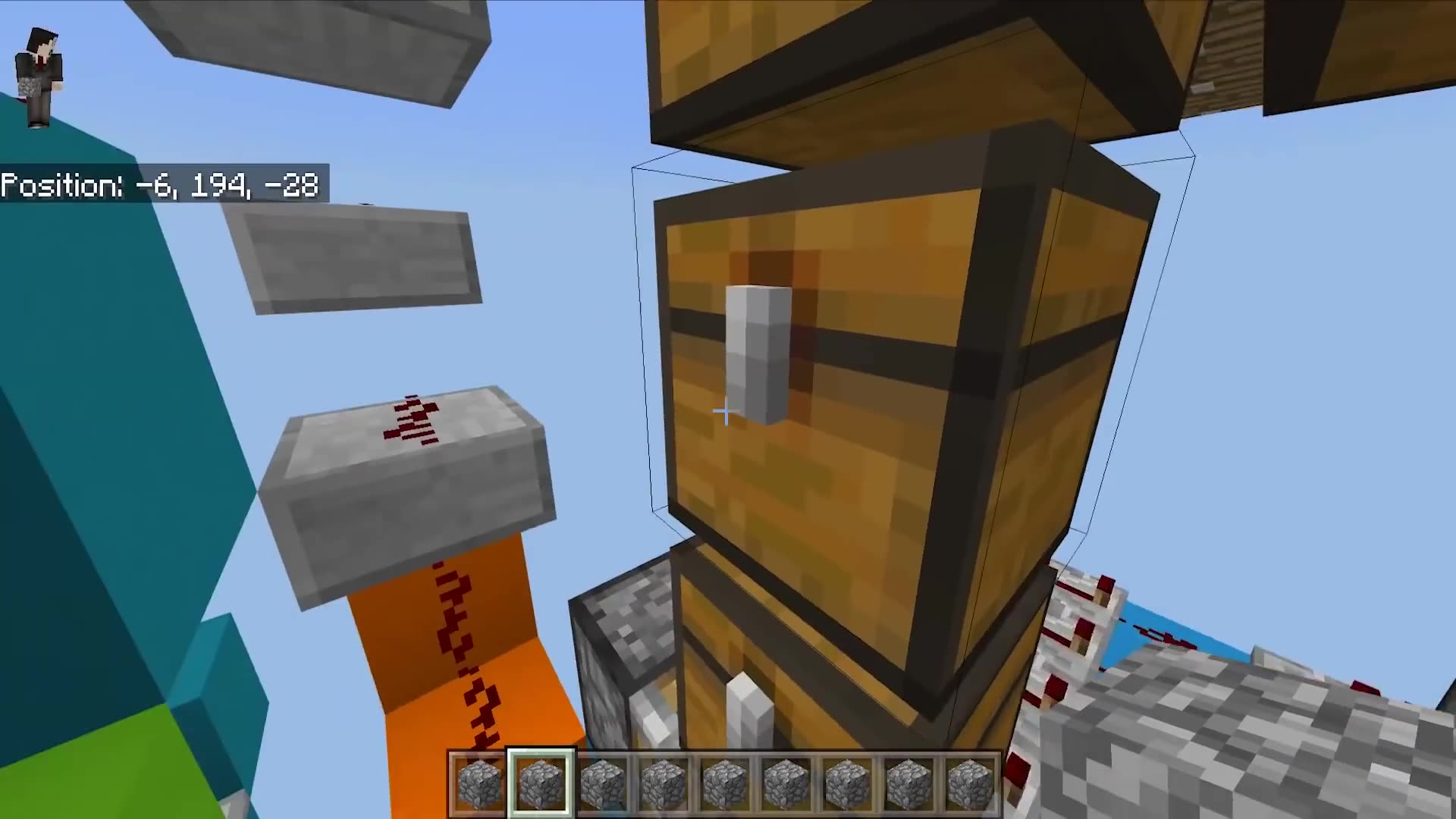Click the Position coordinates HUD text
The image size is (1456, 819).
[x=161, y=186]
